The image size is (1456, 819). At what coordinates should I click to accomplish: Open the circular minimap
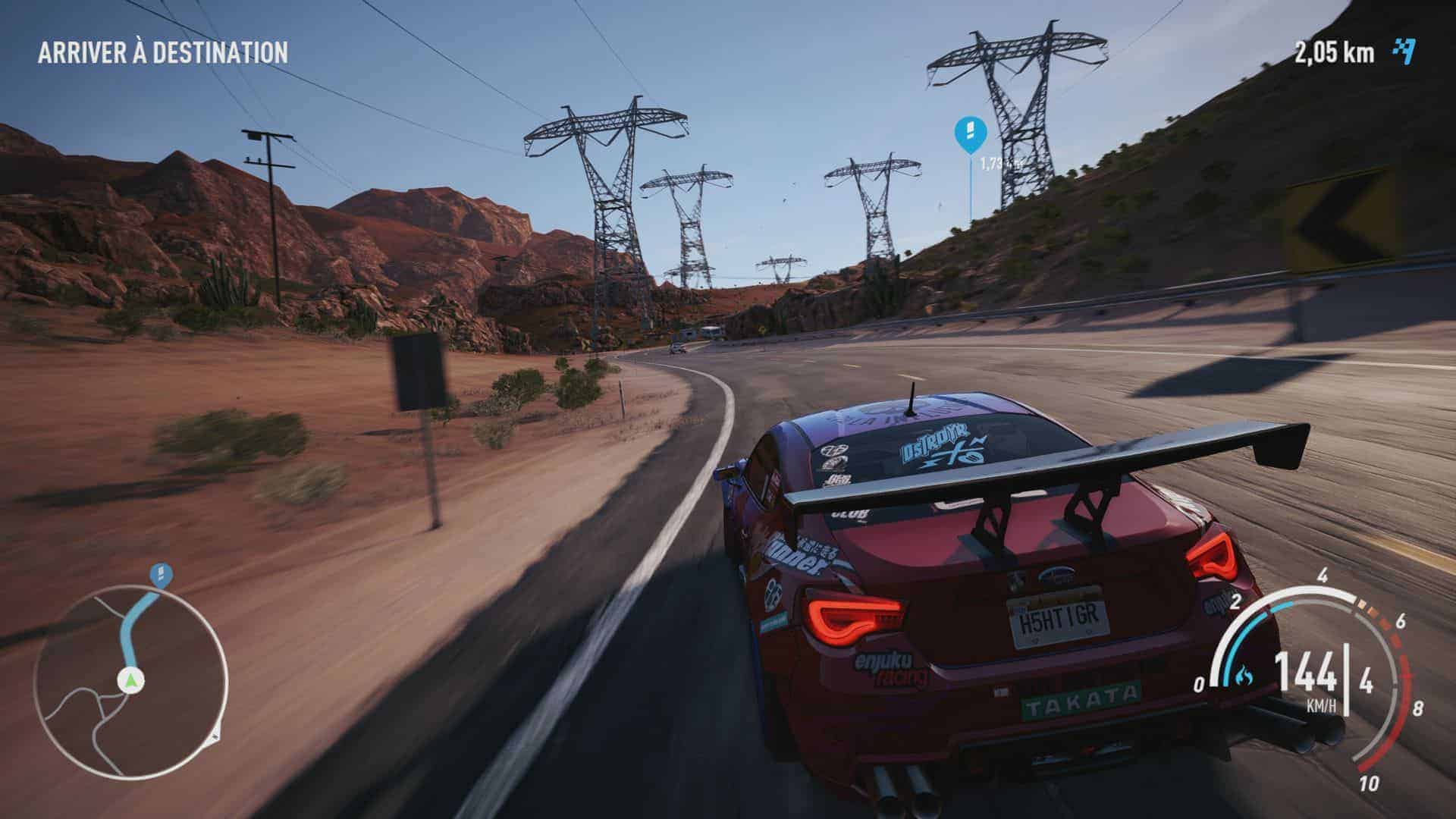click(x=130, y=672)
